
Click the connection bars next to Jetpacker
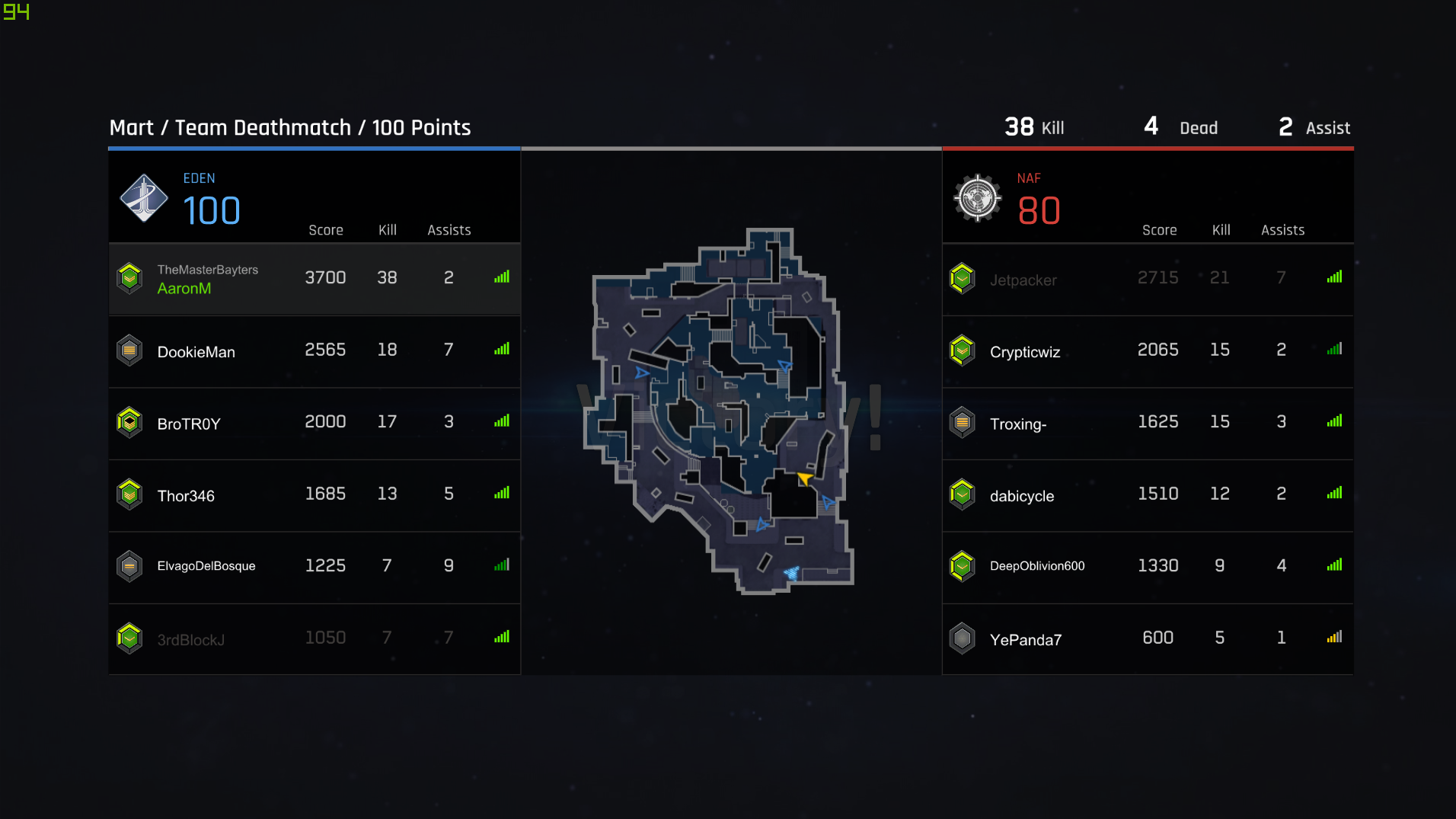(1334, 277)
